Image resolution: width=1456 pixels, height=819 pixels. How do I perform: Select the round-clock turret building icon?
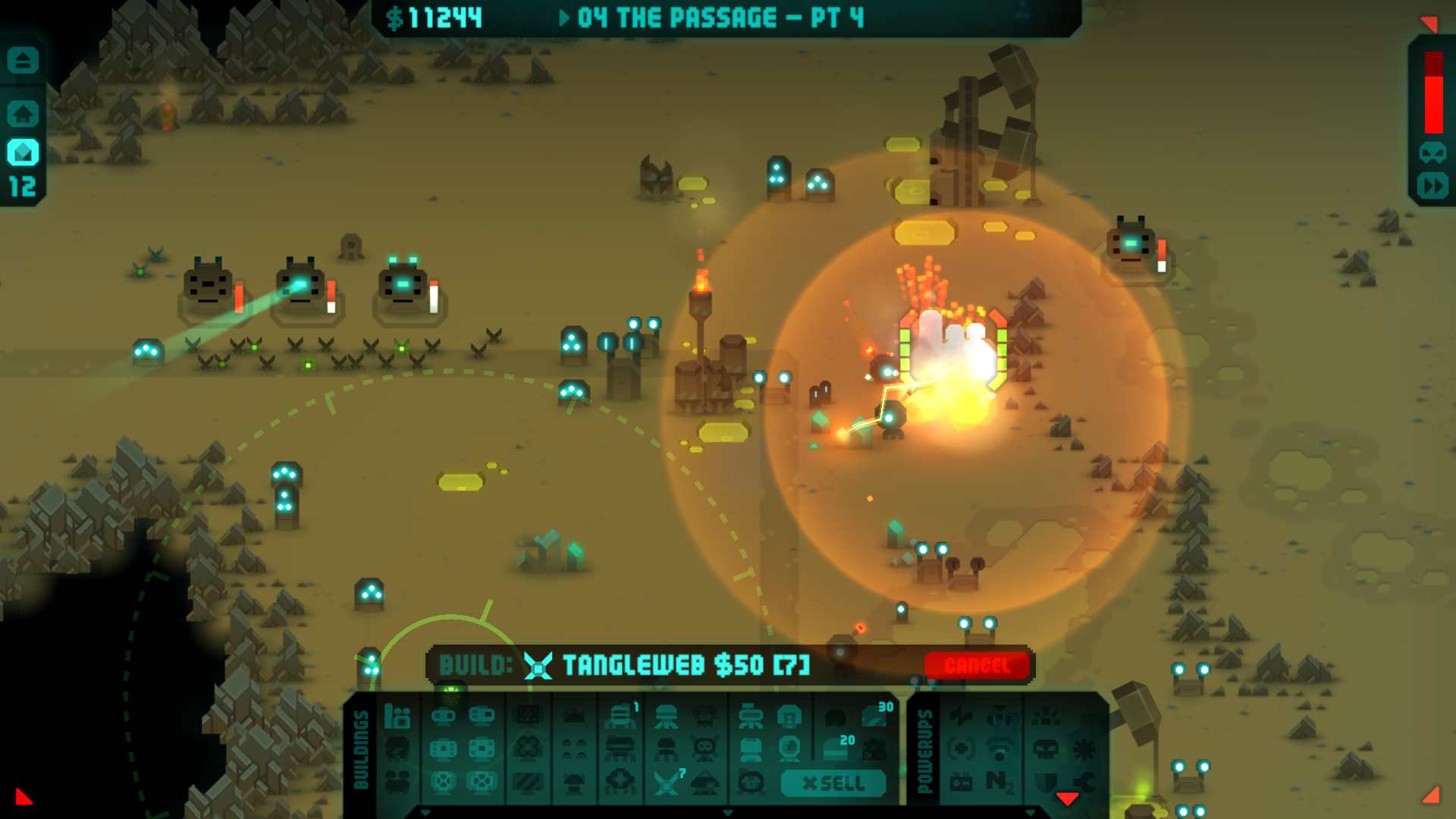click(x=789, y=749)
